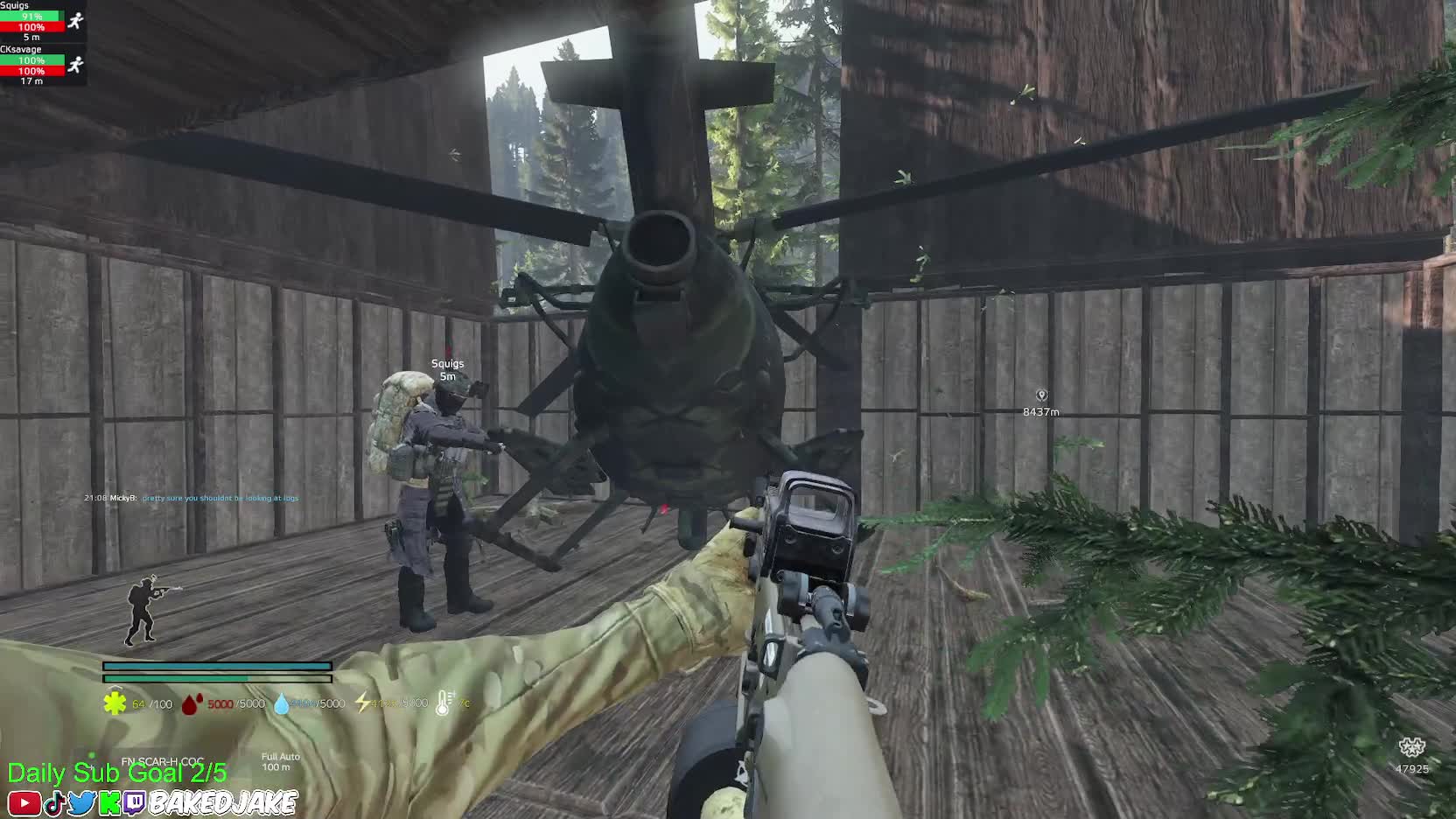Click the yellow medical star health icon
1456x819 pixels.
[x=115, y=703]
